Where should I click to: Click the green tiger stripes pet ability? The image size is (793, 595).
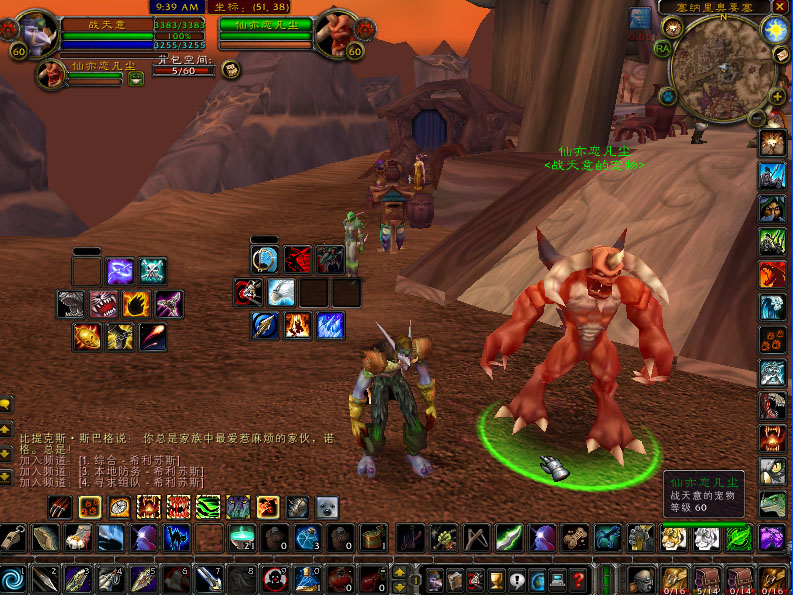208,507
